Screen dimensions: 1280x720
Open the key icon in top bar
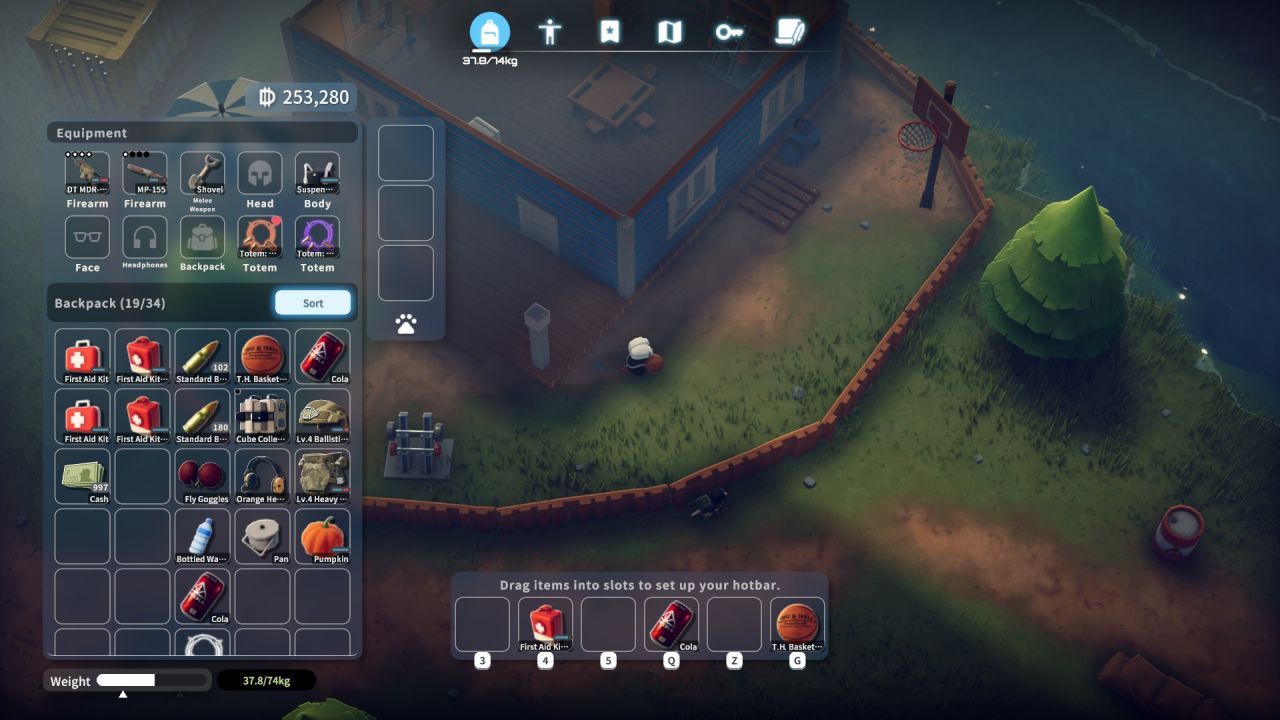pyautogui.click(x=729, y=31)
